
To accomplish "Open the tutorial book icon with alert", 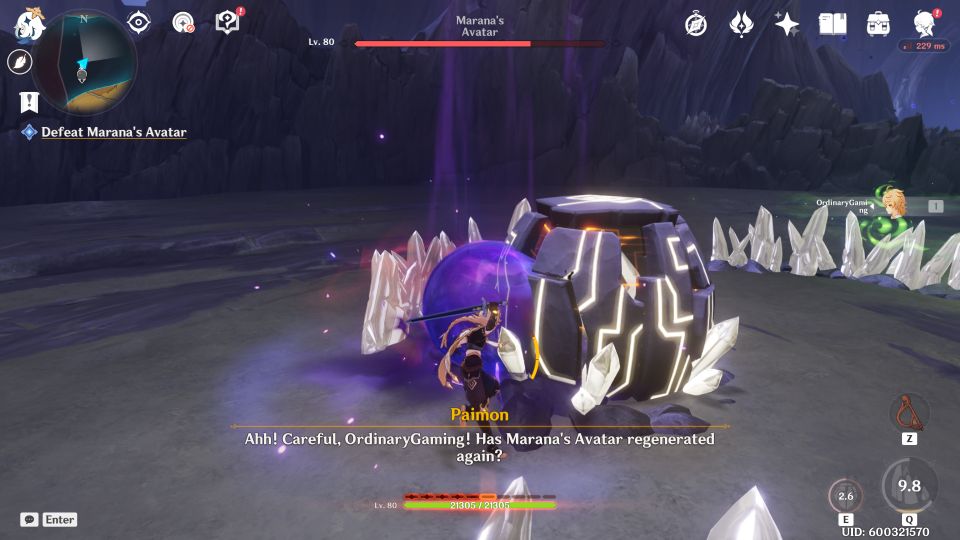I will pos(229,22).
